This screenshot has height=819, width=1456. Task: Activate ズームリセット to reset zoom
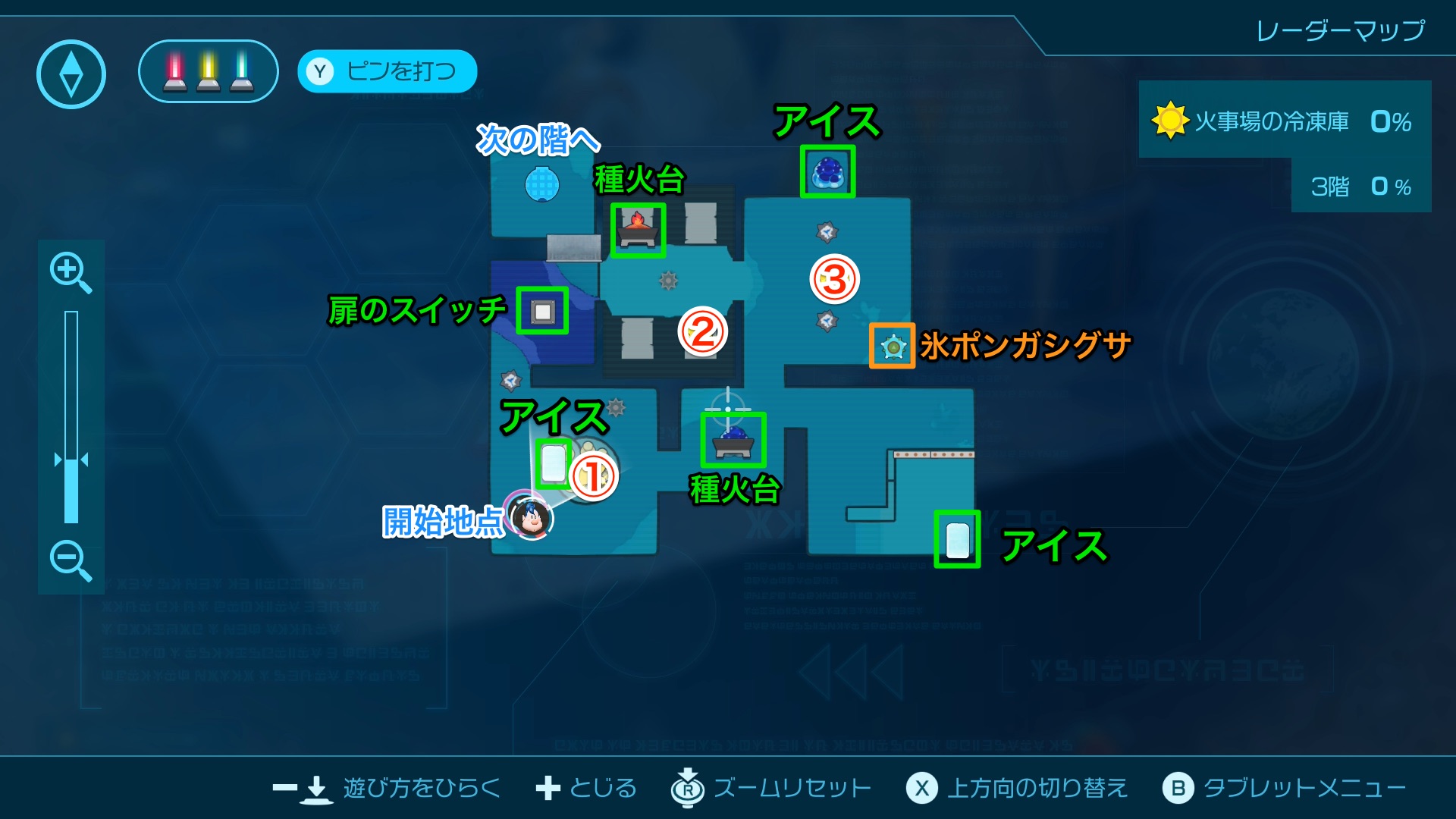pyautogui.click(x=789, y=788)
